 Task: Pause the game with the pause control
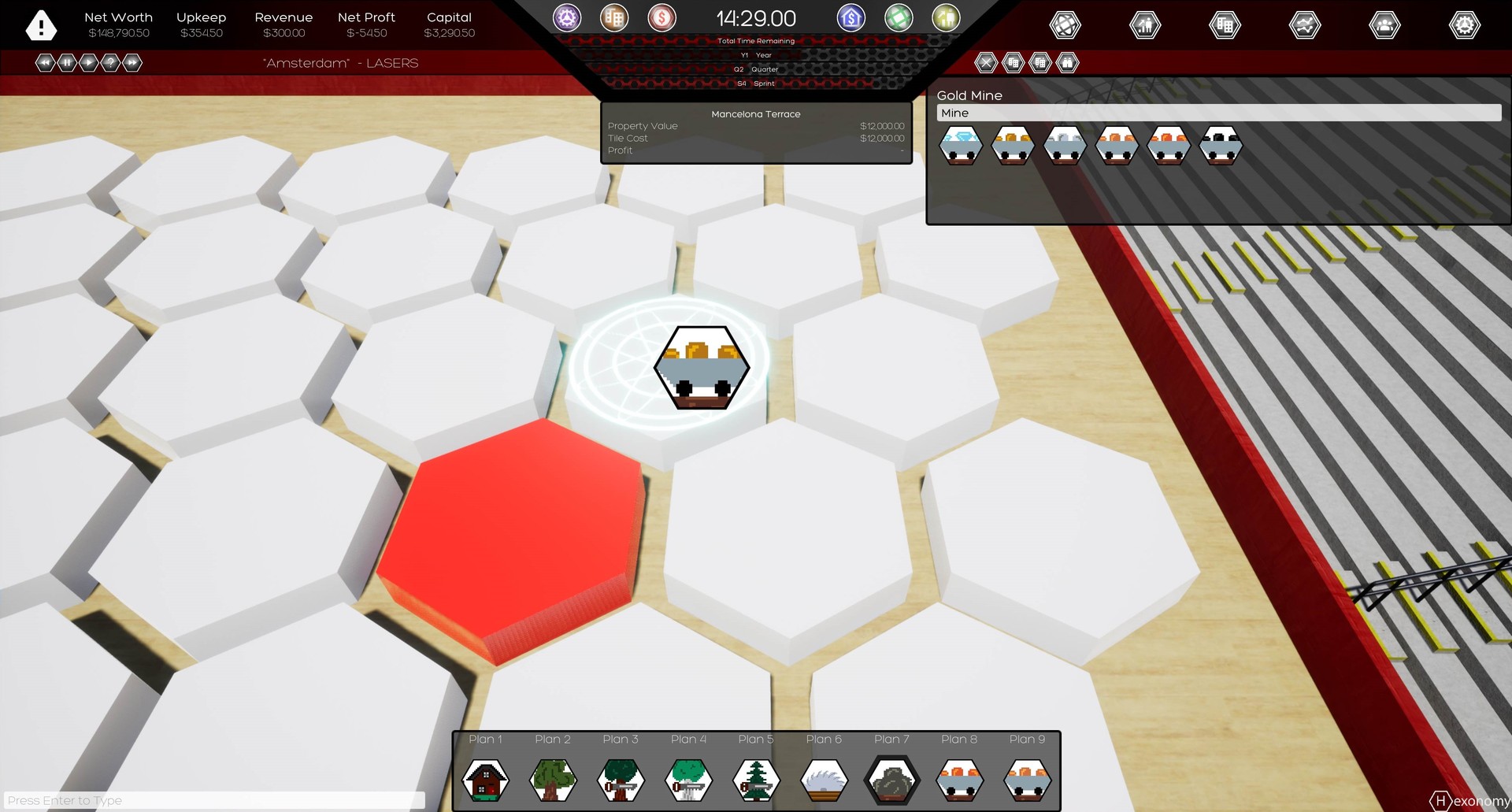pos(68,63)
